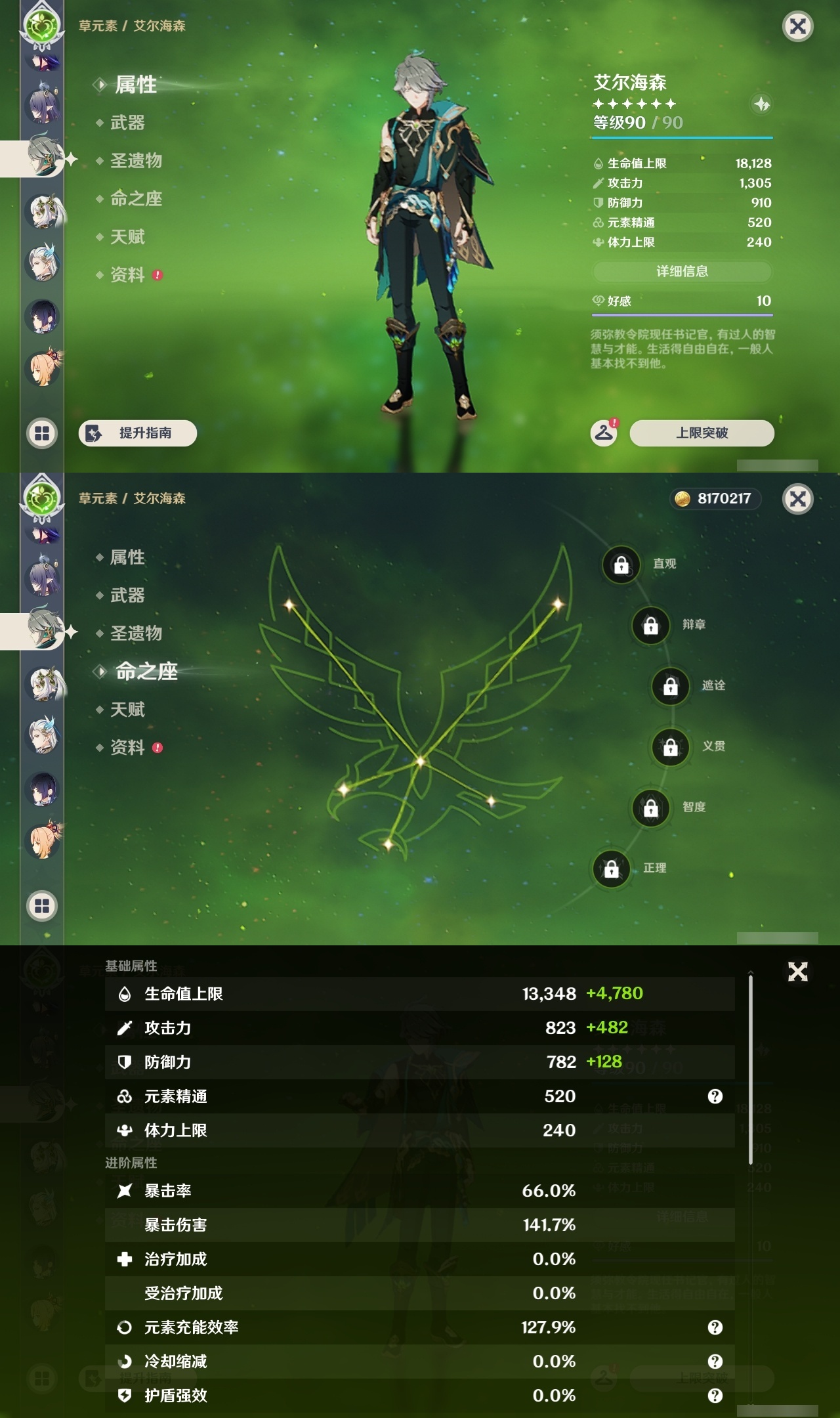Image resolution: width=840 pixels, height=1418 pixels.
Task: Open 详细信息 for Alhaitham
Action: pos(682,271)
